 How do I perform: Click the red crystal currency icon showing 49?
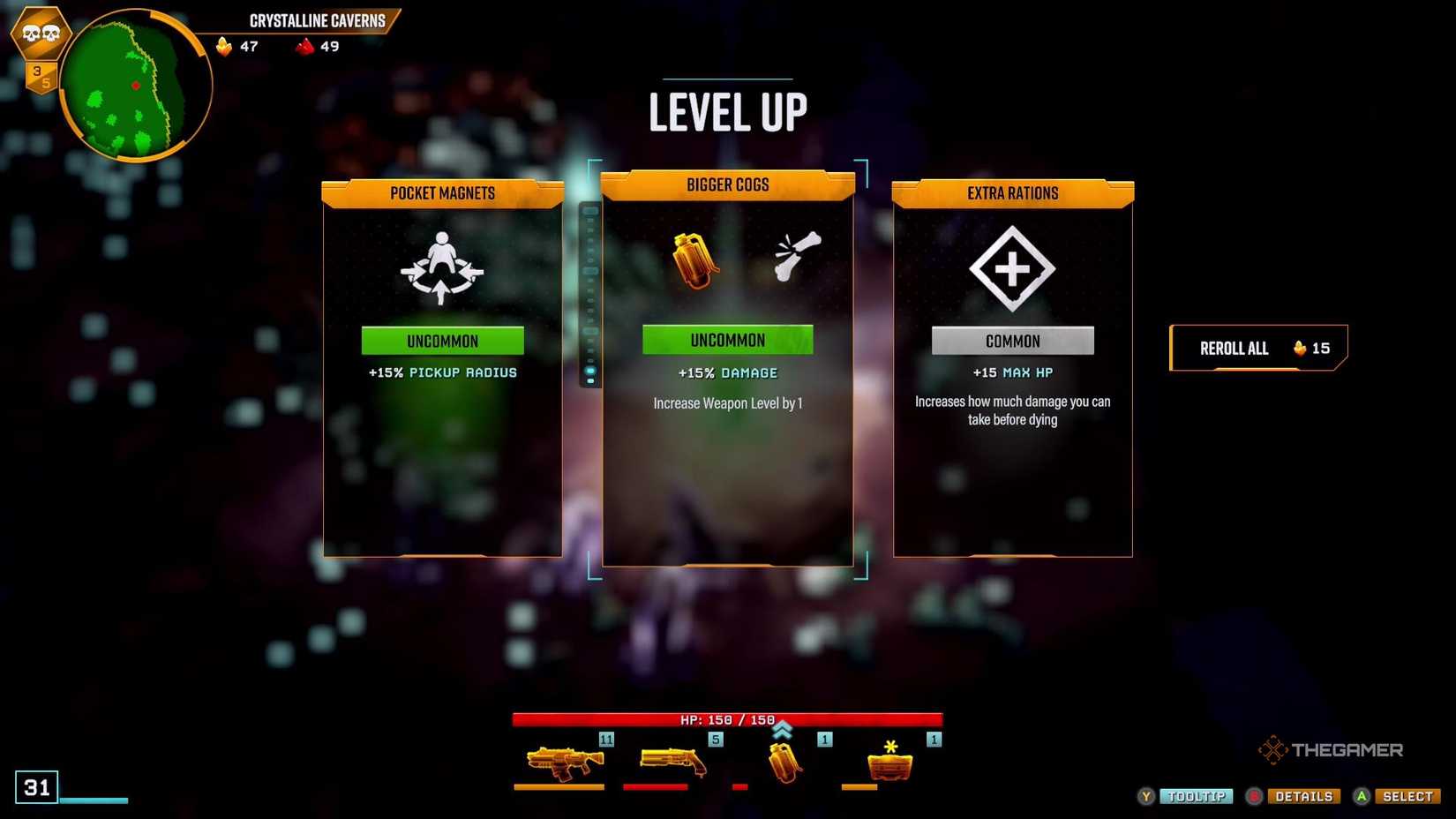pyautogui.click(x=304, y=46)
